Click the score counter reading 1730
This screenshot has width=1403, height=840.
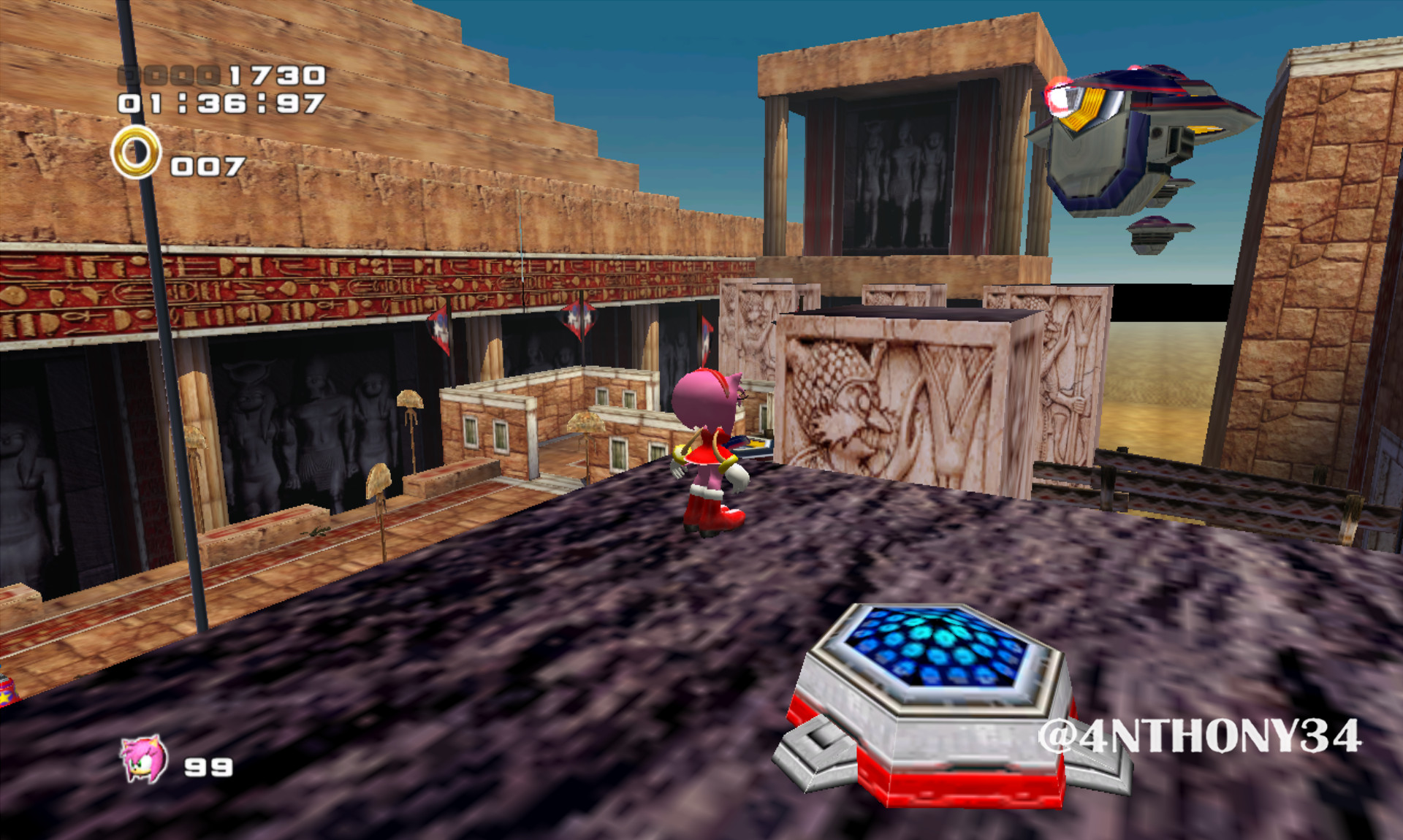point(274,75)
